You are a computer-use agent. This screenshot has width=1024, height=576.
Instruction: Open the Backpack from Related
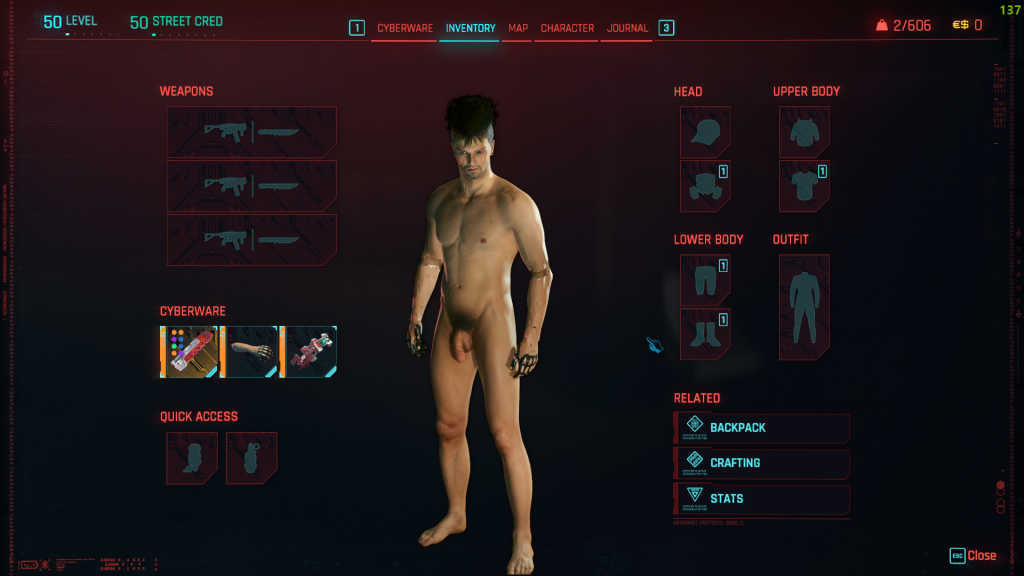[762, 428]
